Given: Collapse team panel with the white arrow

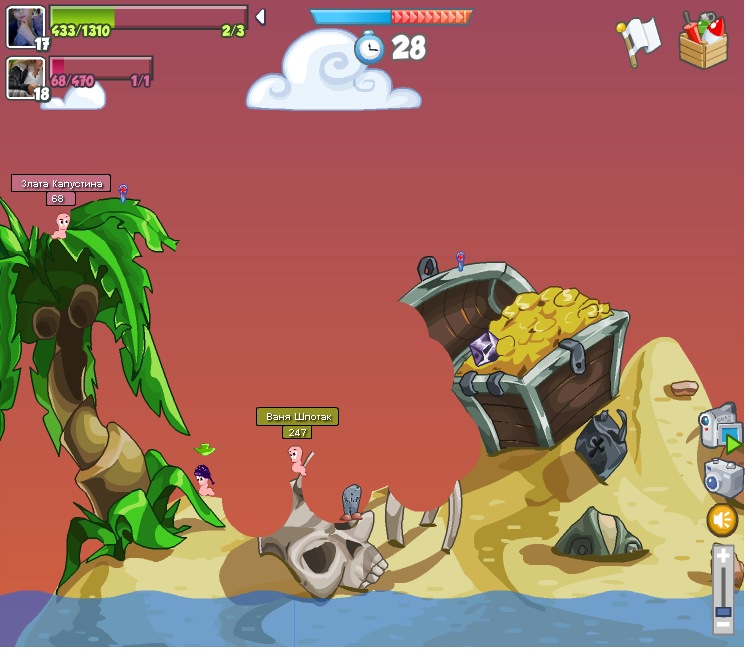Looking at the screenshot, I should [260, 17].
